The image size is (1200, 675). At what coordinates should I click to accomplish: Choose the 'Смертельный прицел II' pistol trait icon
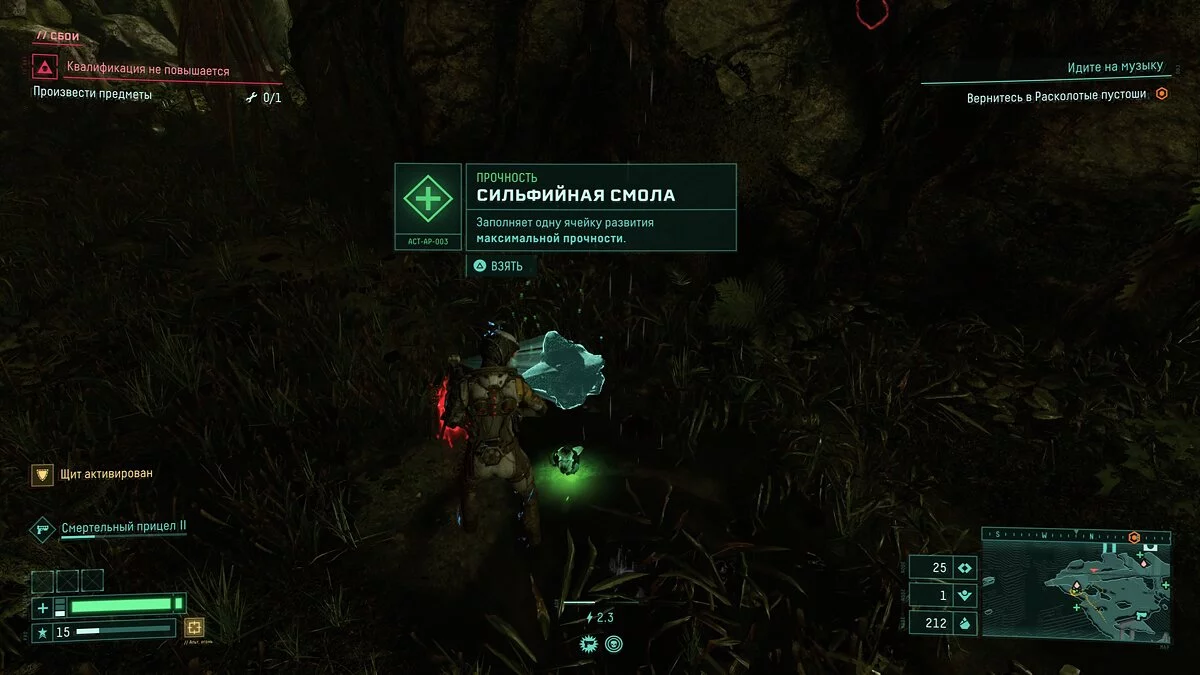[x=43, y=528]
